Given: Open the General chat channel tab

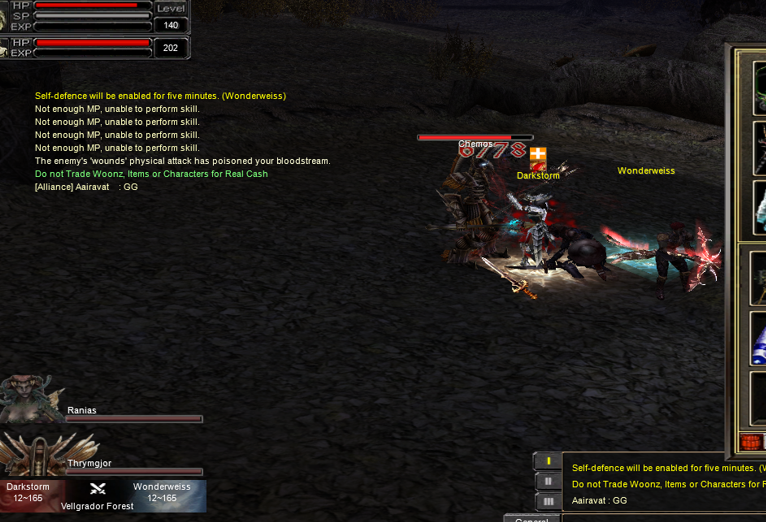Looking at the screenshot, I should tap(531, 519).
